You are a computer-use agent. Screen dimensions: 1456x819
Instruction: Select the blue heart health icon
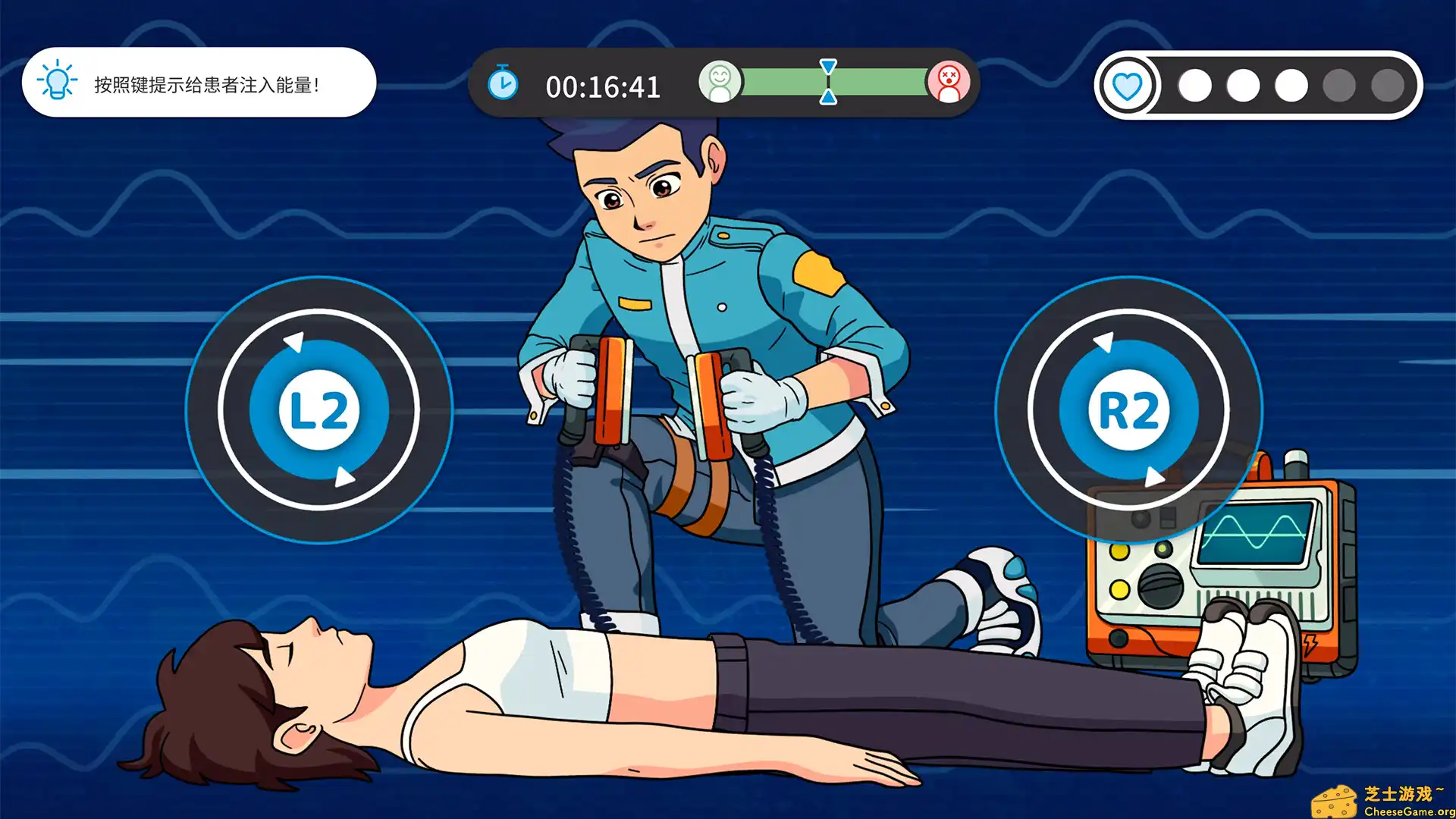(1128, 85)
